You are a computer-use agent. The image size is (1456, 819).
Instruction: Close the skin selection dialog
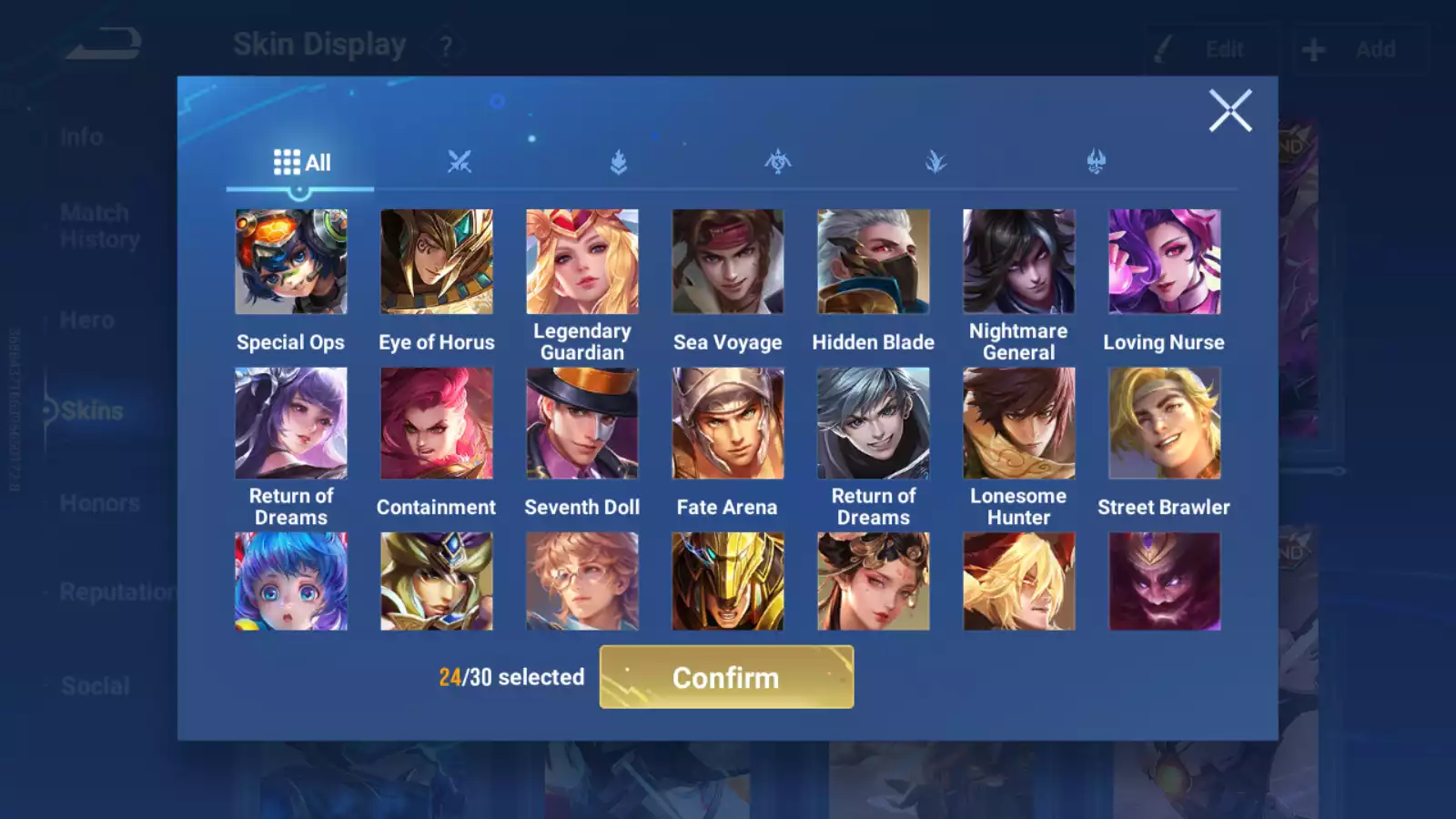pos(1229,111)
